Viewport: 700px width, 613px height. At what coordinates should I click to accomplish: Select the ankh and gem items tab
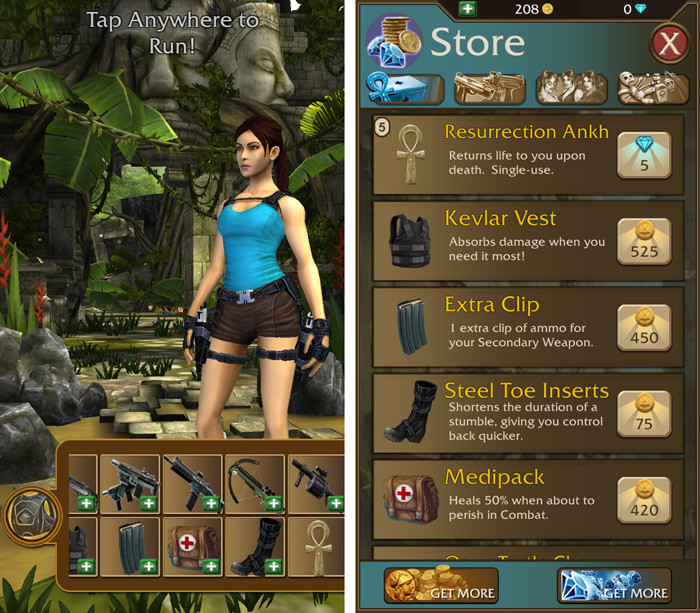(x=405, y=88)
